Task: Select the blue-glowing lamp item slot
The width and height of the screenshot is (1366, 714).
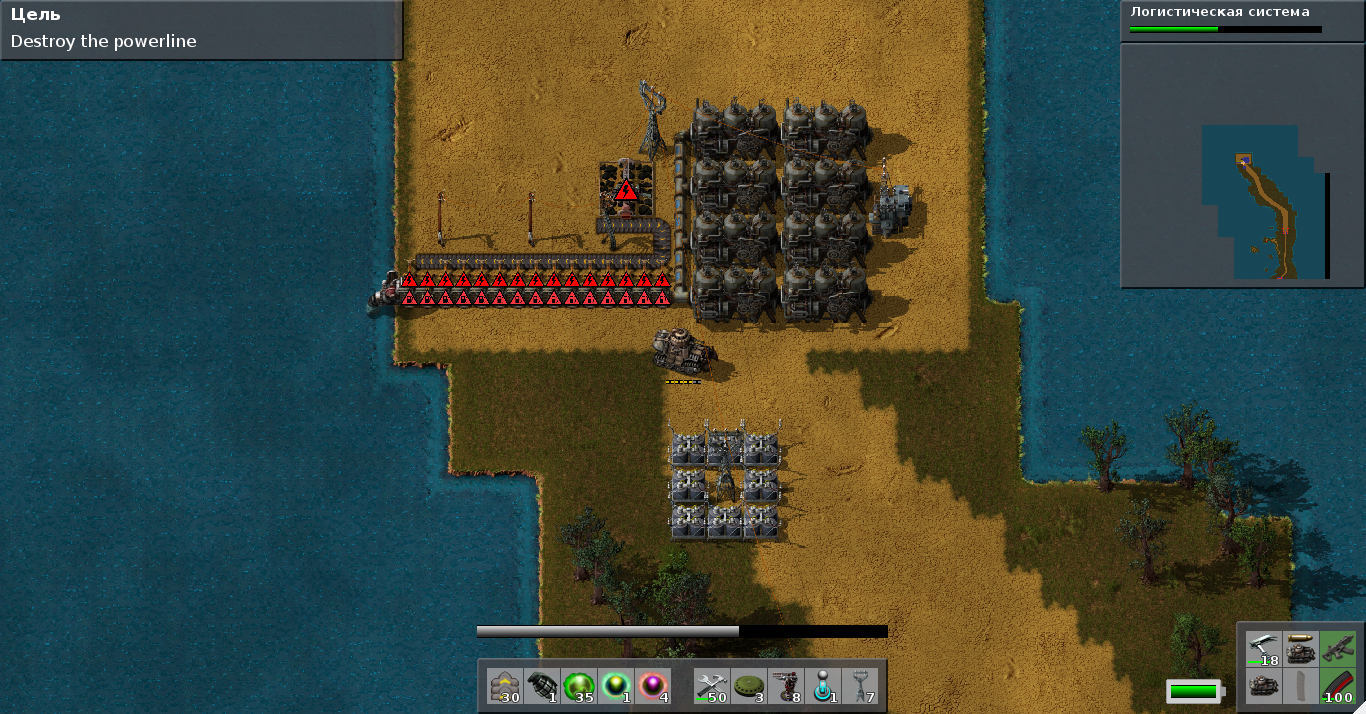Action: (822, 687)
